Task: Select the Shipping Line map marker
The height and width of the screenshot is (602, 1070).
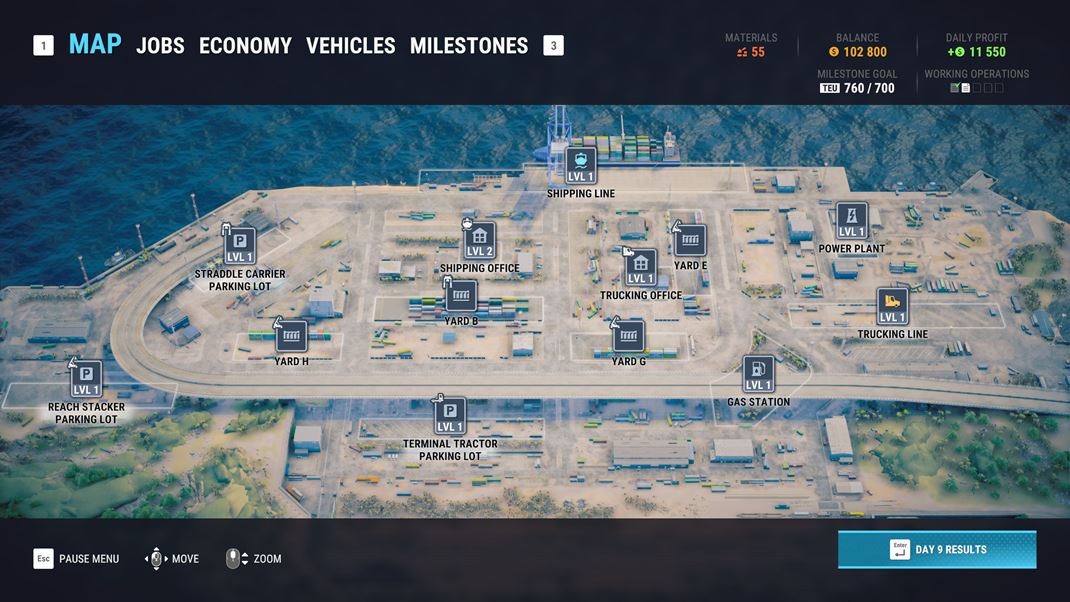Action: [581, 165]
